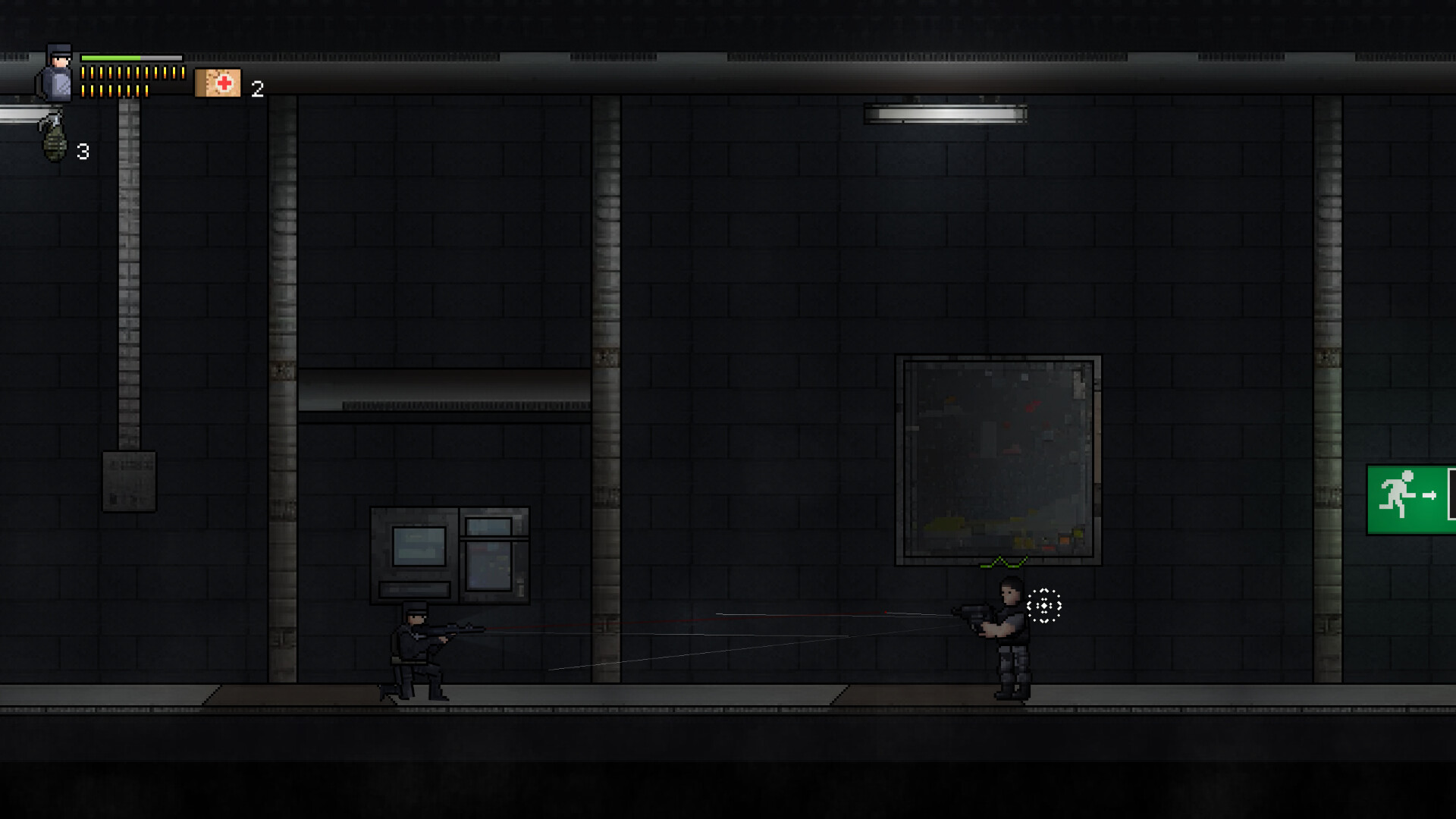Click the ceiling light fixture at the top

click(x=946, y=111)
